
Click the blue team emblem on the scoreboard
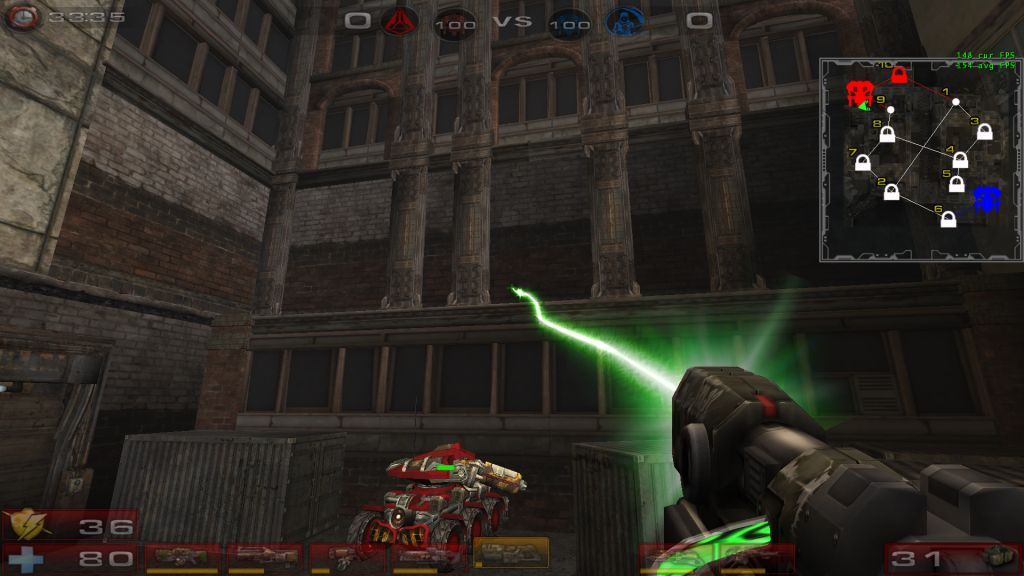click(x=625, y=21)
